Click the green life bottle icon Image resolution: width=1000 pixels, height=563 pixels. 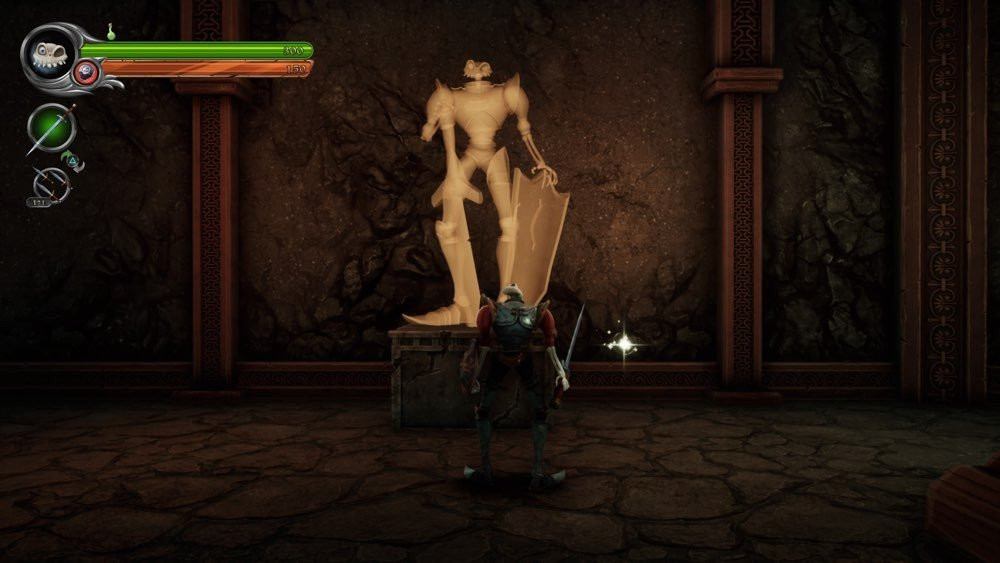coord(112,32)
